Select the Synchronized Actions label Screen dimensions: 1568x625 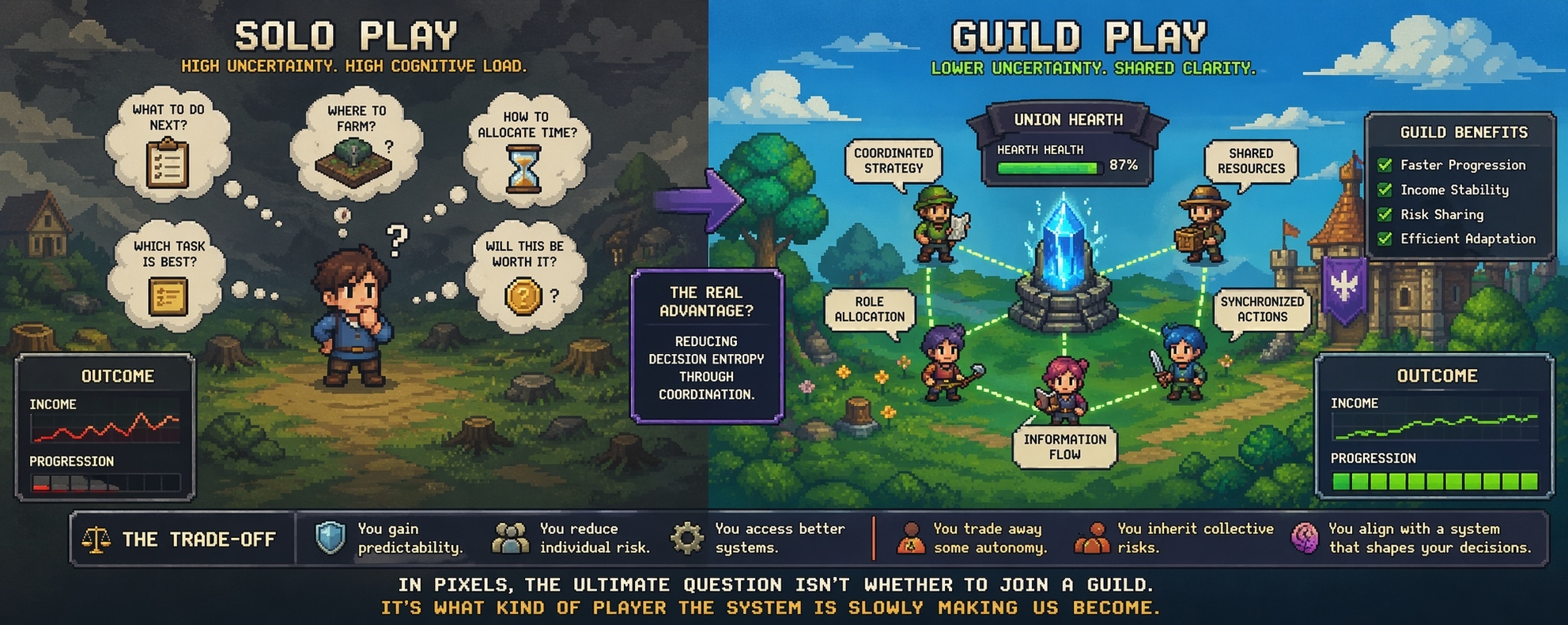[x=1261, y=309]
